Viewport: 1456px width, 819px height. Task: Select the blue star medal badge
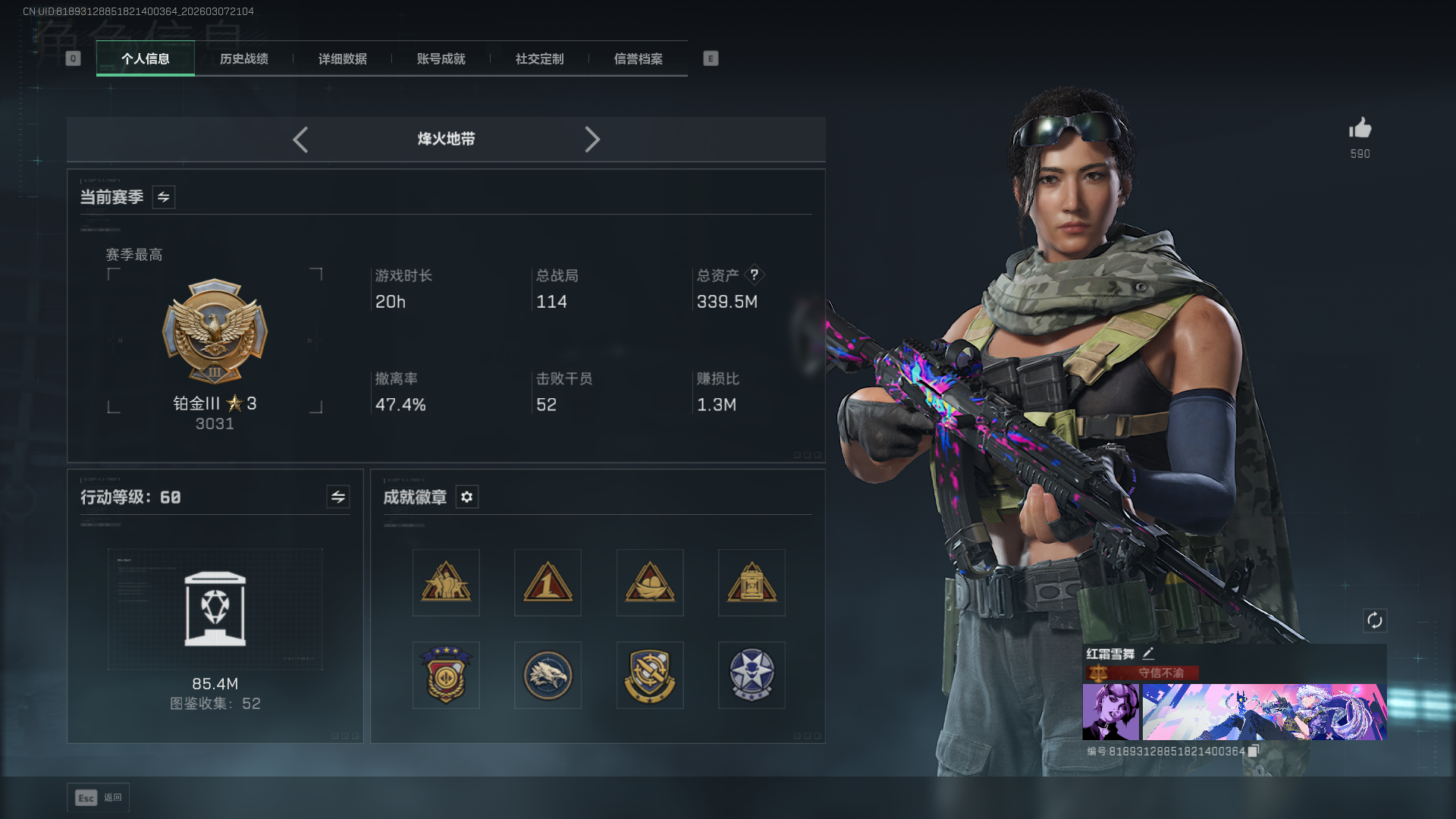pos(752,675)
